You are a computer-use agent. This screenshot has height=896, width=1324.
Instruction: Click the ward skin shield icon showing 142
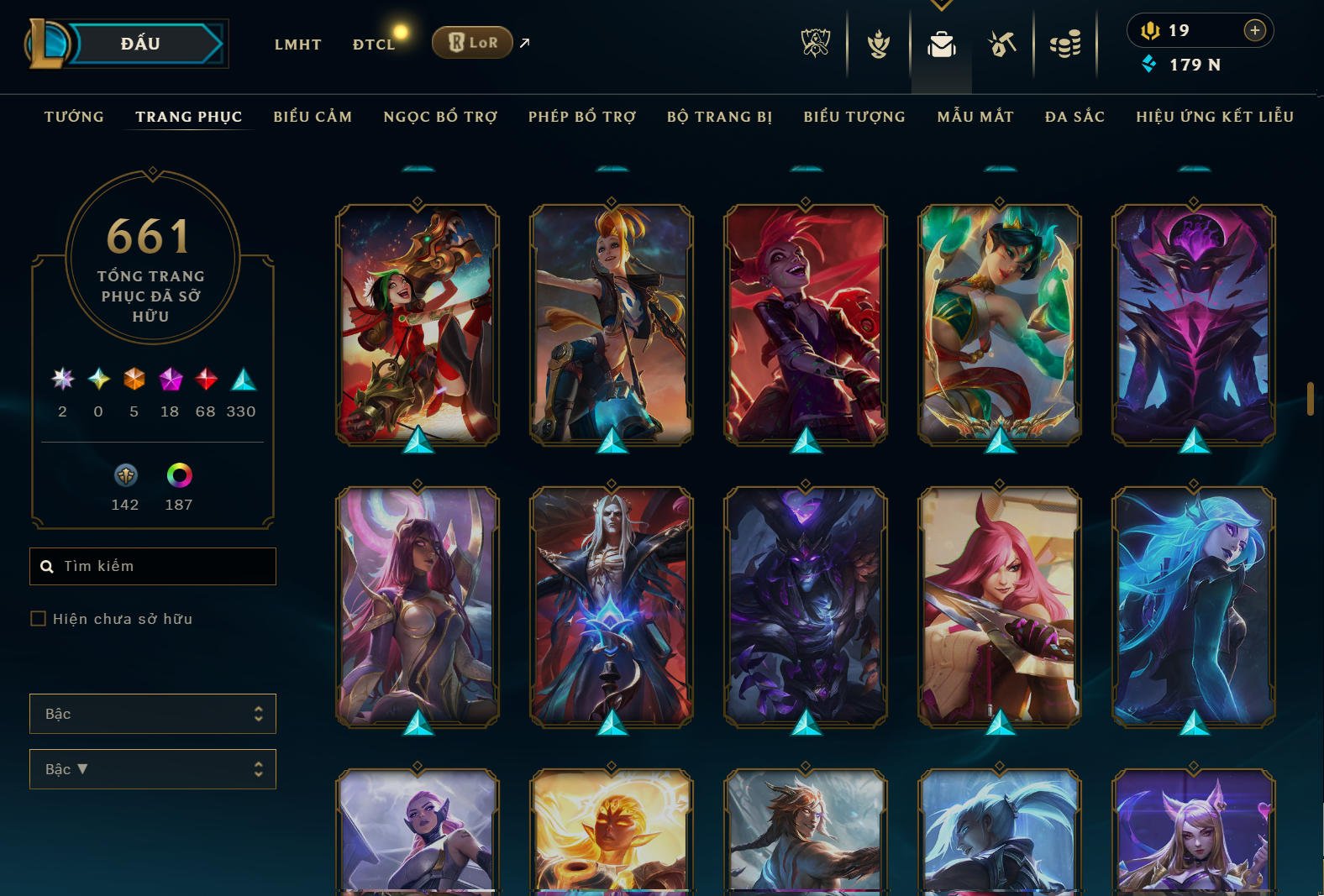click(x=125, y=476)
